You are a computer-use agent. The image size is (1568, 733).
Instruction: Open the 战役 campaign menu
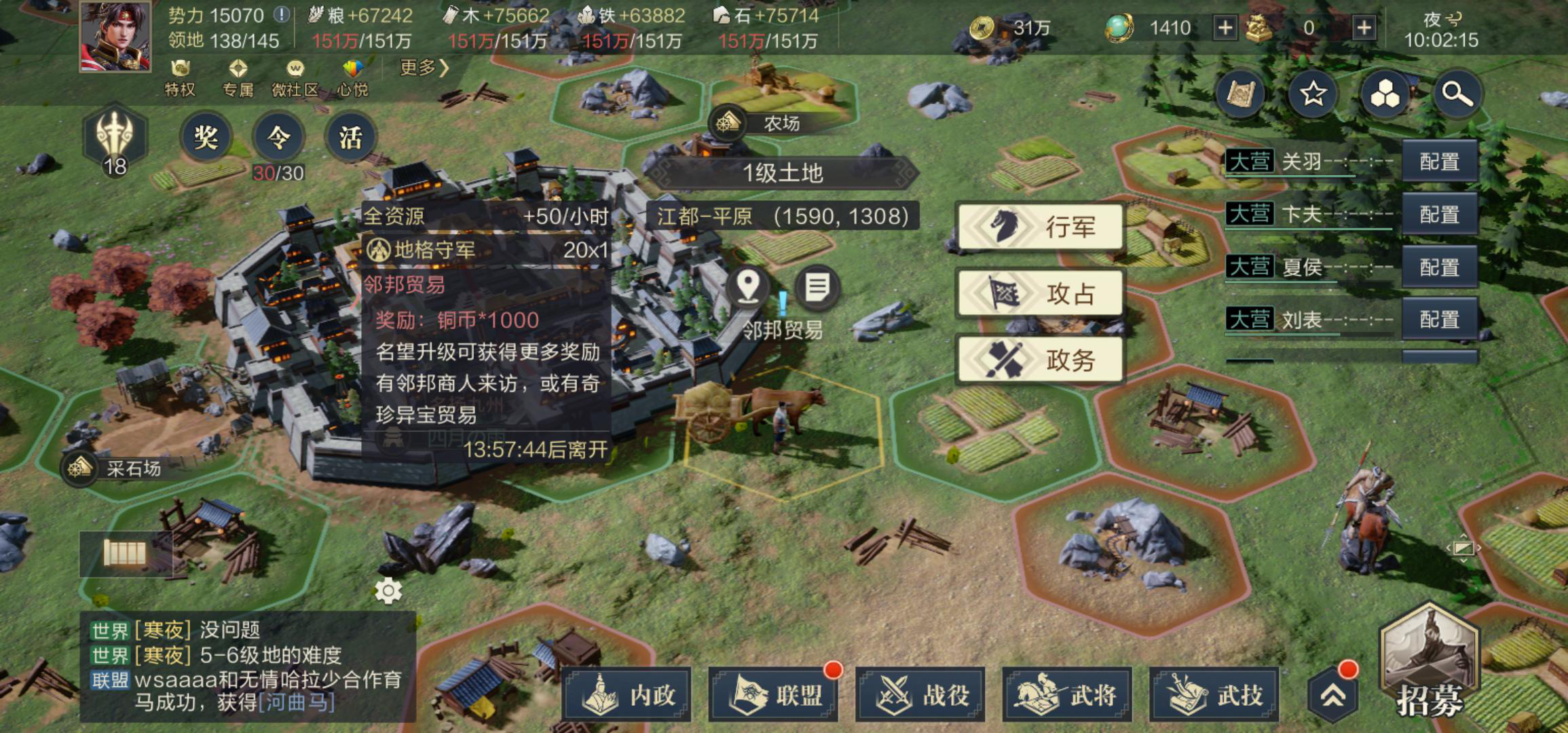pos(920,695)
